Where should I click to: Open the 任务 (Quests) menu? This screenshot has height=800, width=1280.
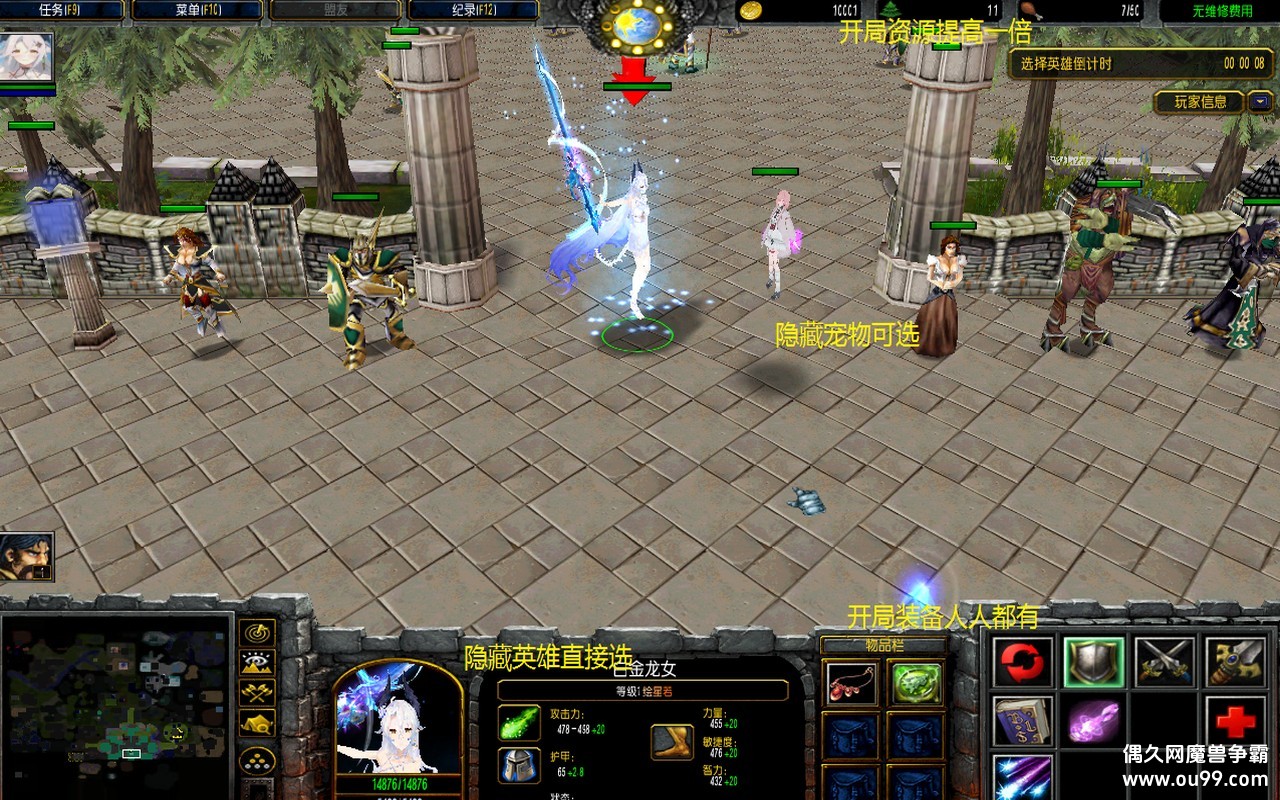(62, 10)
